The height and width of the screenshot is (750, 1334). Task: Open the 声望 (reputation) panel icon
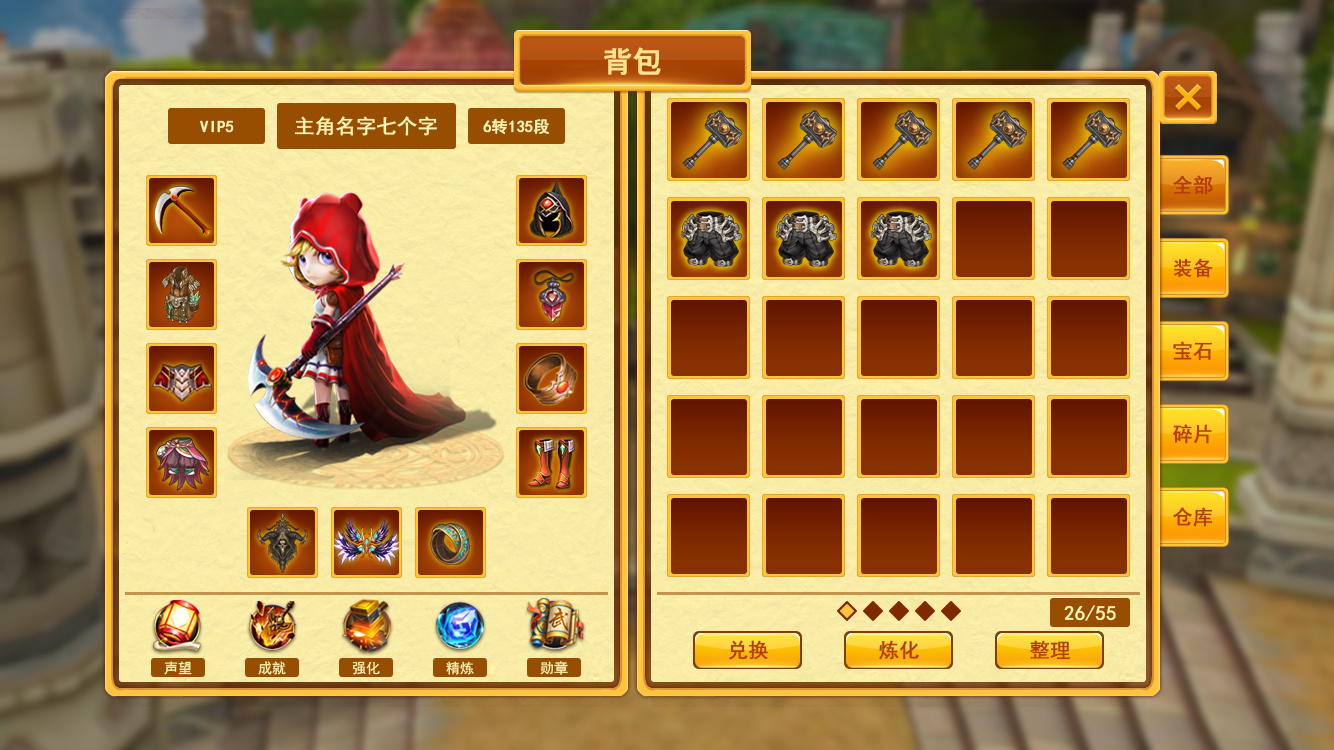pyautogui.click(x=176, y=628)
